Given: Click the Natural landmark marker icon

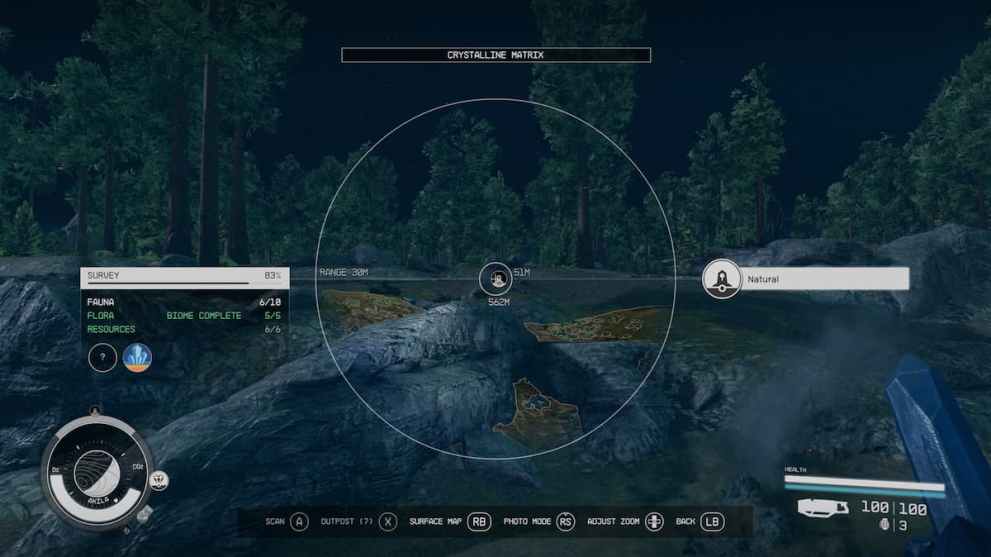Looking at the screenshot, I should point(722,279).
